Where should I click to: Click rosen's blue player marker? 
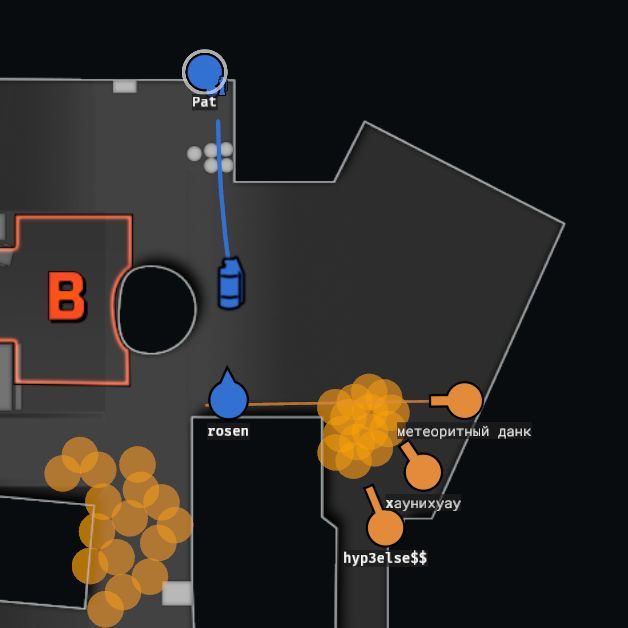228,399
